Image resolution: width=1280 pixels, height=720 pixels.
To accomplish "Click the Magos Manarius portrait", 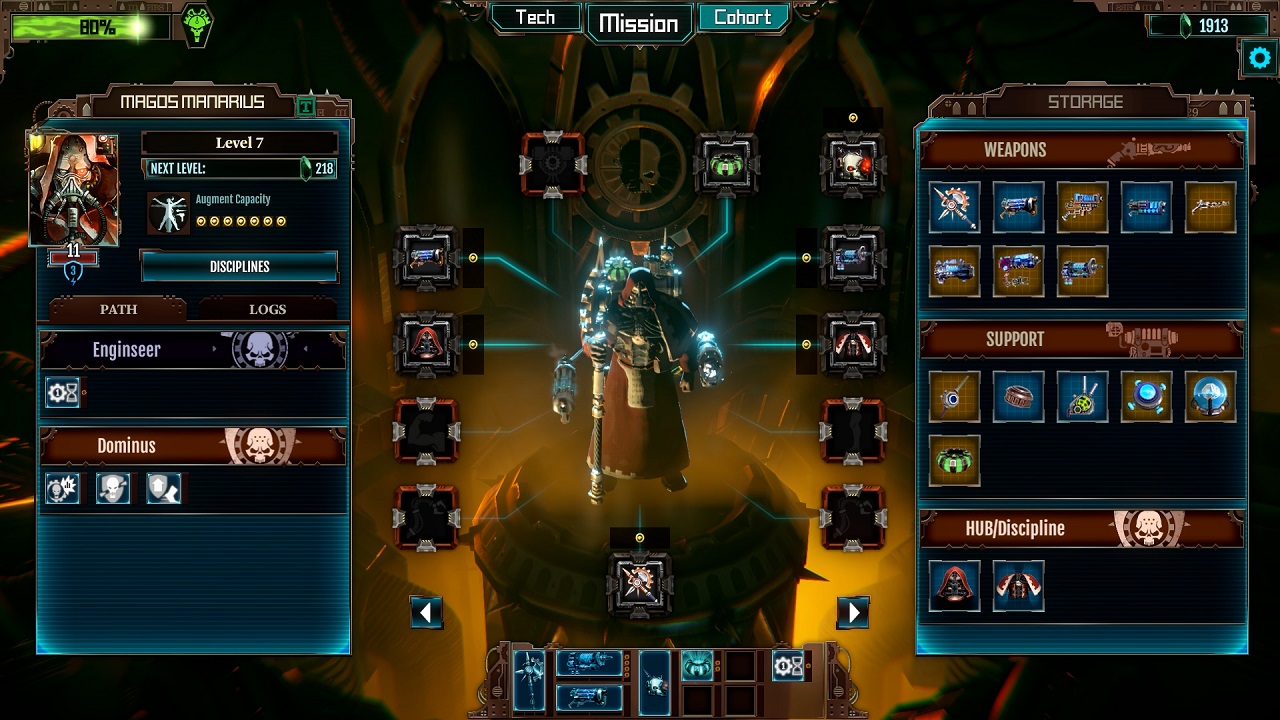I will (74, 189).
